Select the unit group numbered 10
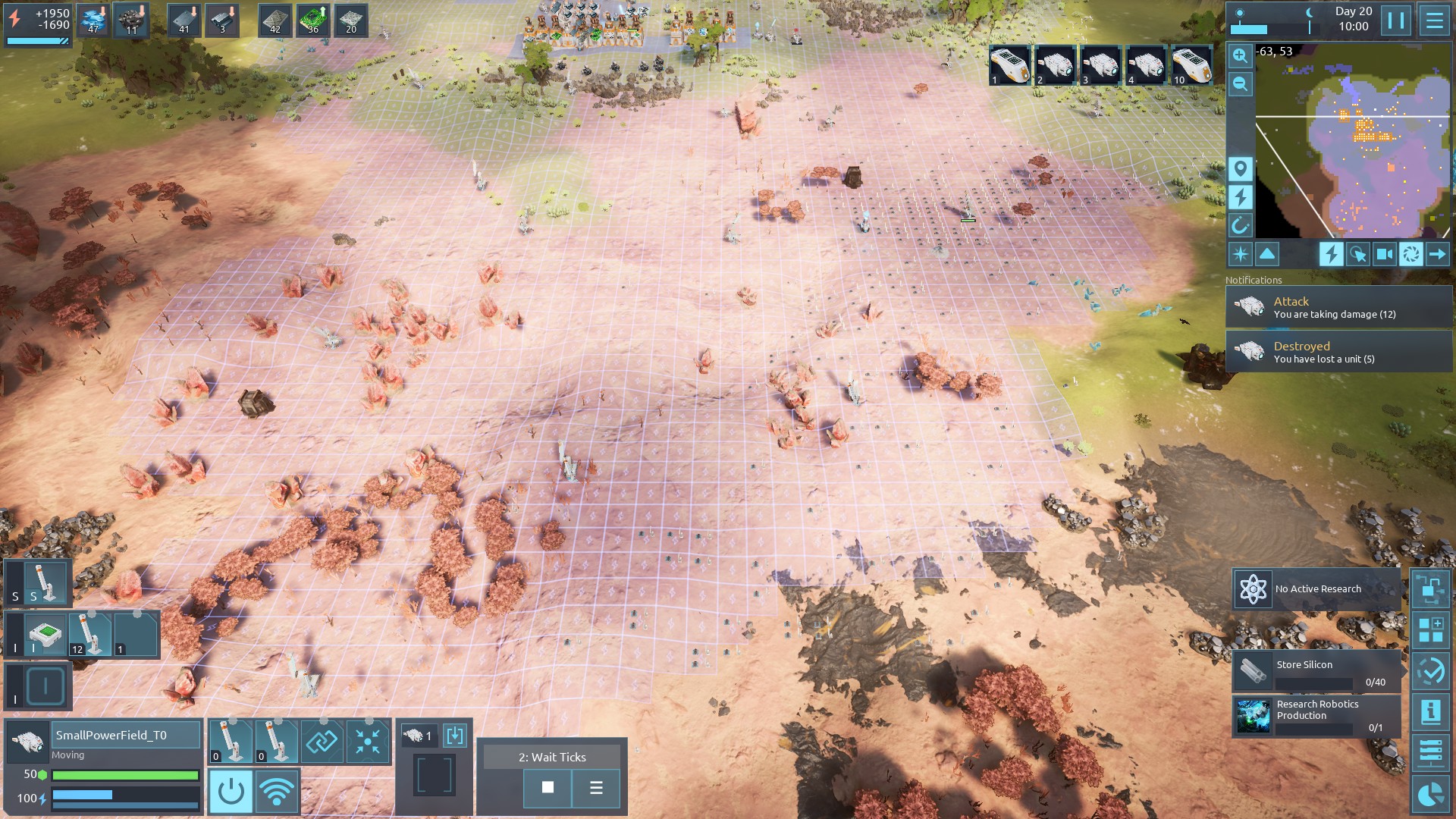 pos(1191,66)
